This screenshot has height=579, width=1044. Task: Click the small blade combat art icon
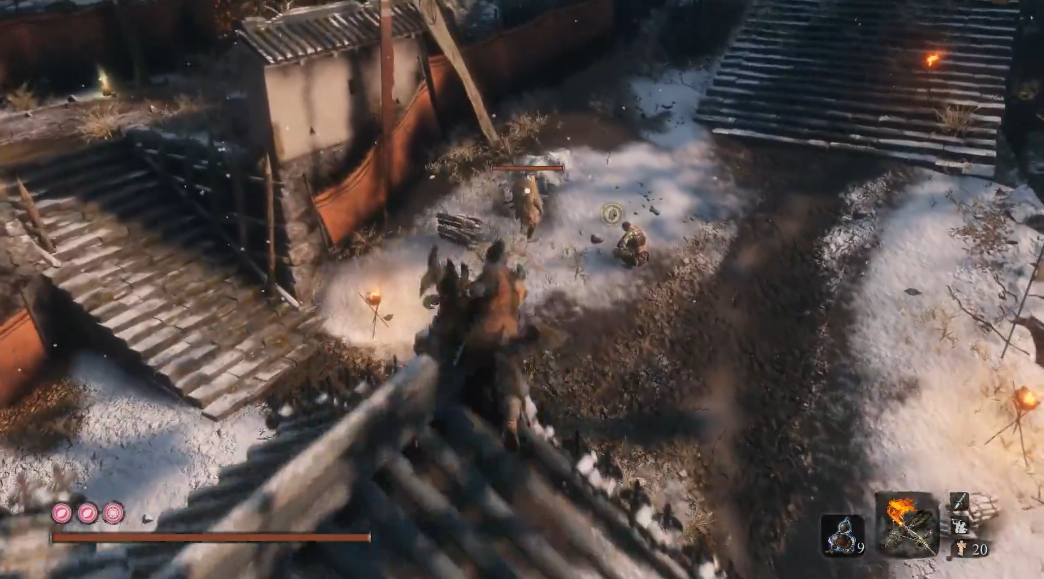[x=959, y=502]
